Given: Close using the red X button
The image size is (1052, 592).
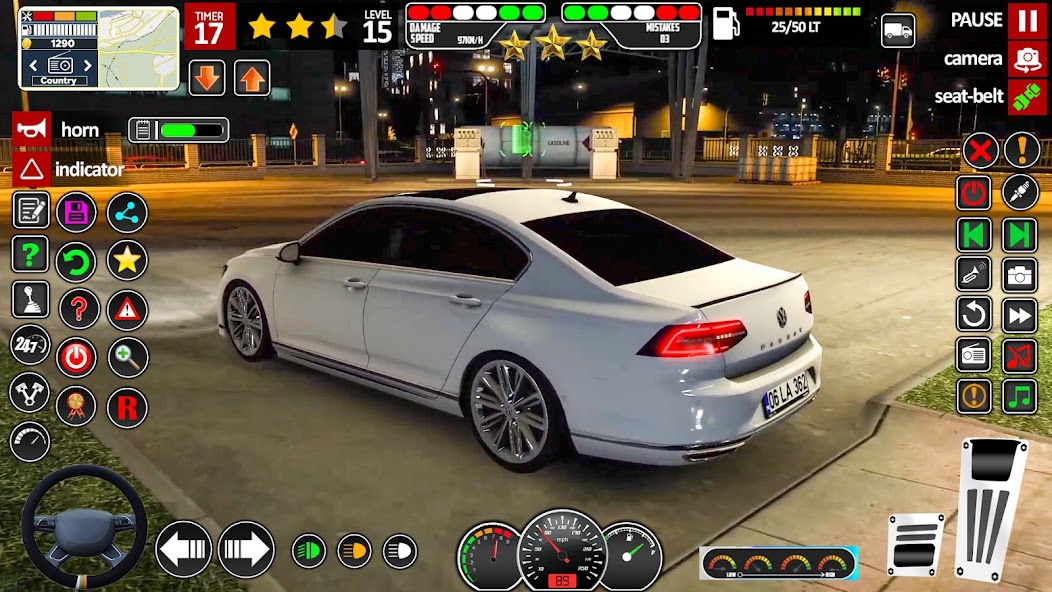Looking at the screenshot, I should pos(980,151).
